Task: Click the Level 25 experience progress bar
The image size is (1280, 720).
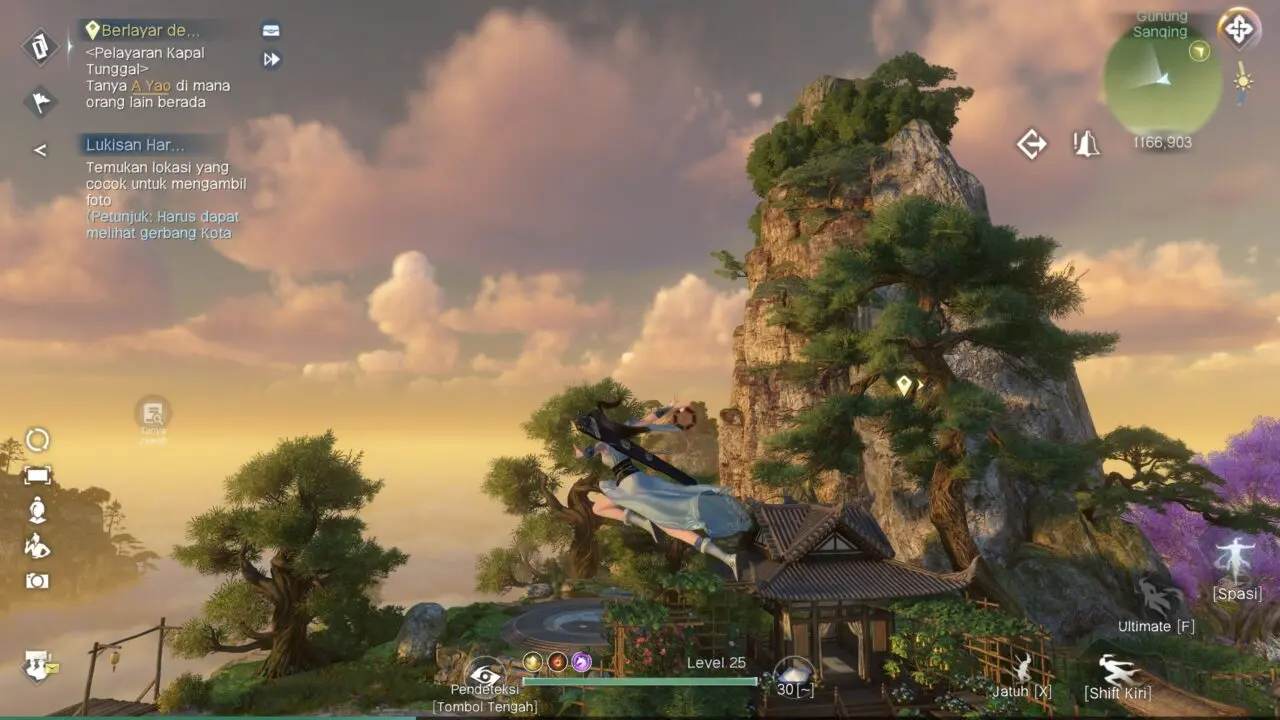Action: [x=640, y=681]
